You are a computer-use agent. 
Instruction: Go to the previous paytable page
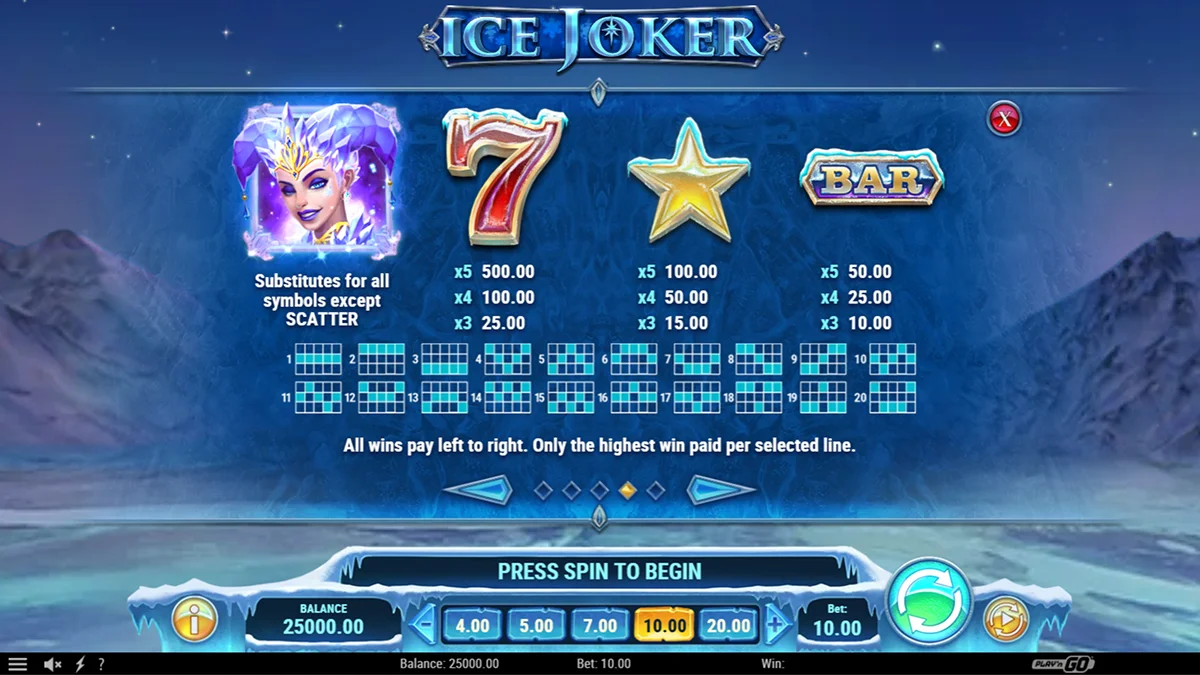478,490
